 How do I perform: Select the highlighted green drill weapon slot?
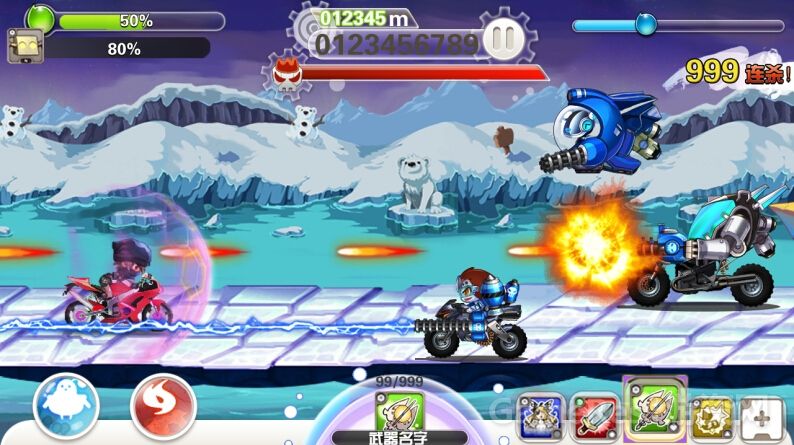tap(654, 408)
